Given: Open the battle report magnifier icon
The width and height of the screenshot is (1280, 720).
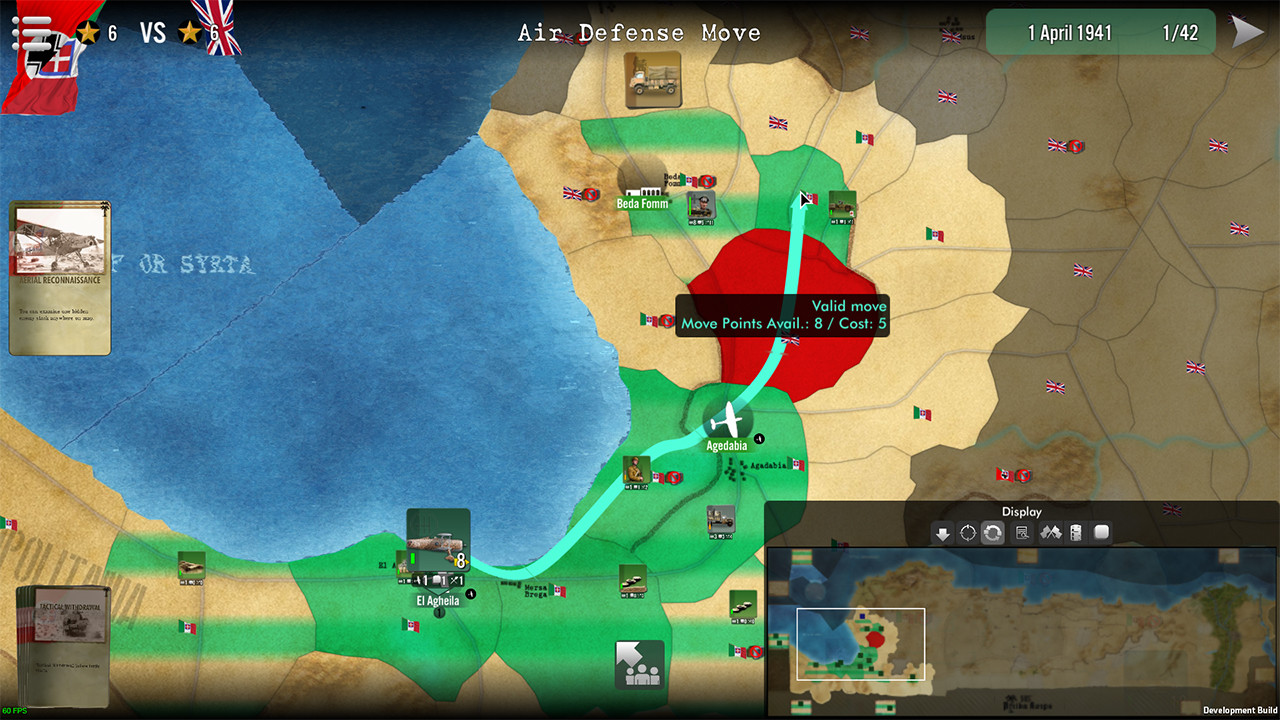Looking at the screenshot, I should [x=1021, y=533].
